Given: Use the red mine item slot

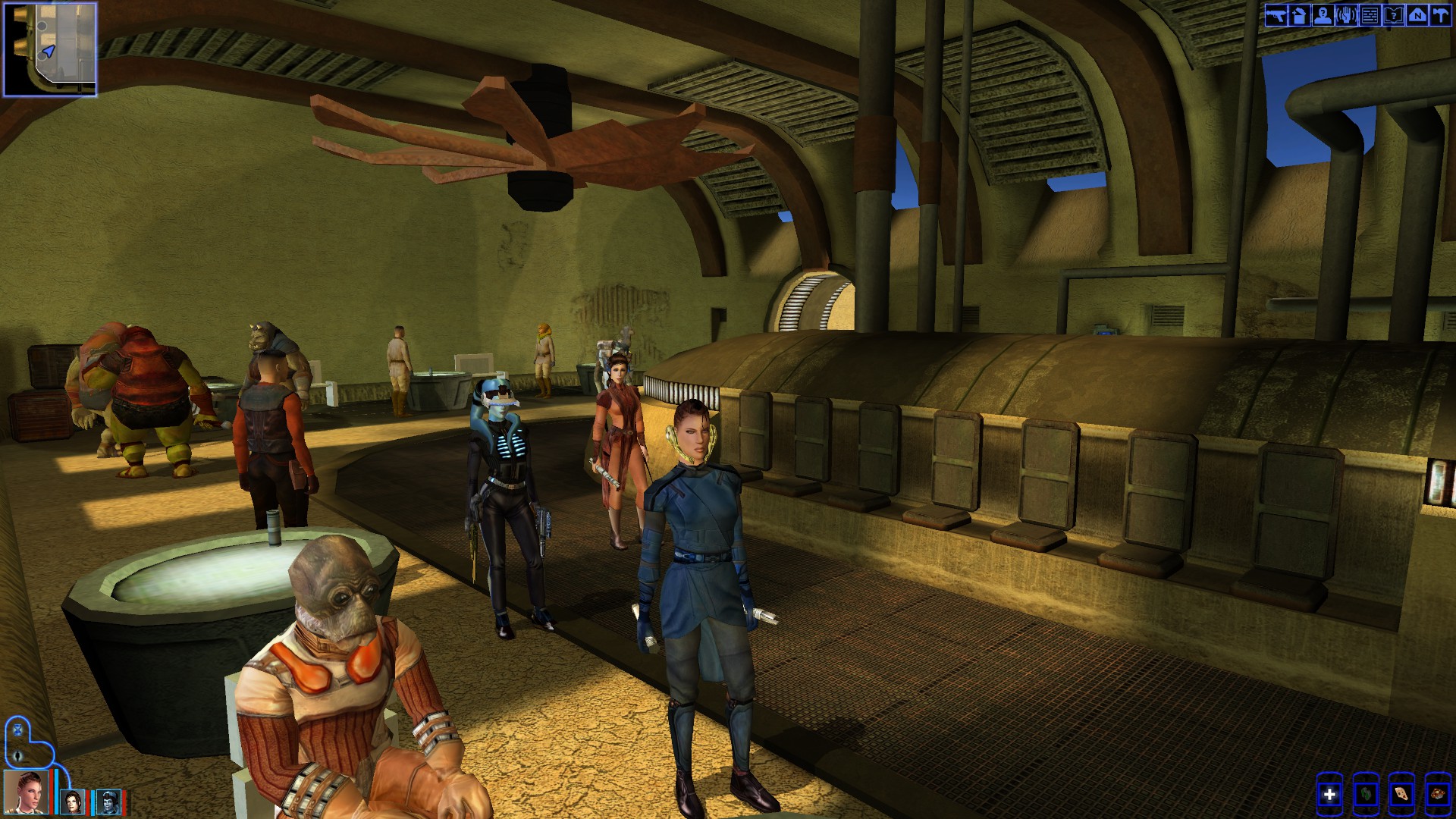Looking at the screenshot, I should point(1438,795).
